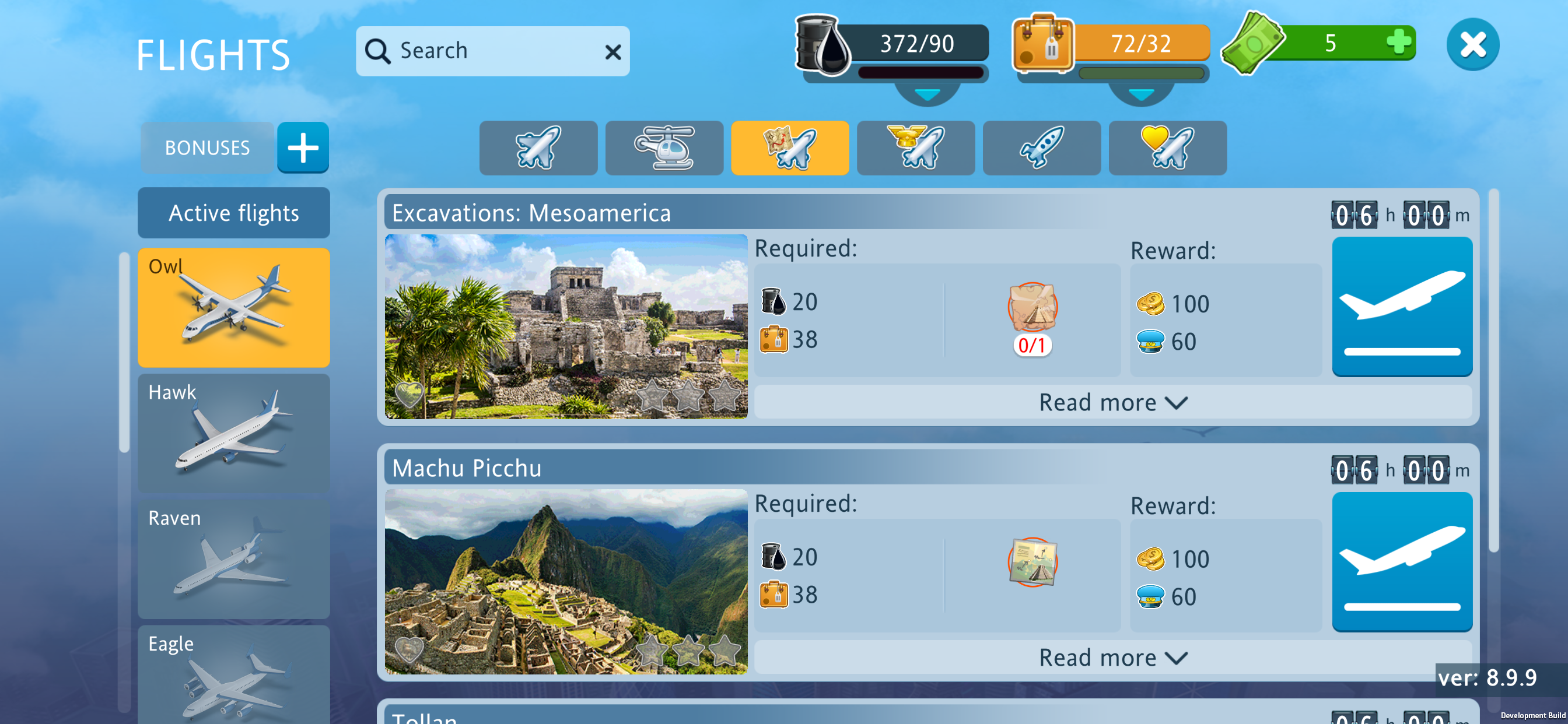Open the bonuses plus button
The width and height of the screenshot is (1568, 724).
tap(303, 148)
